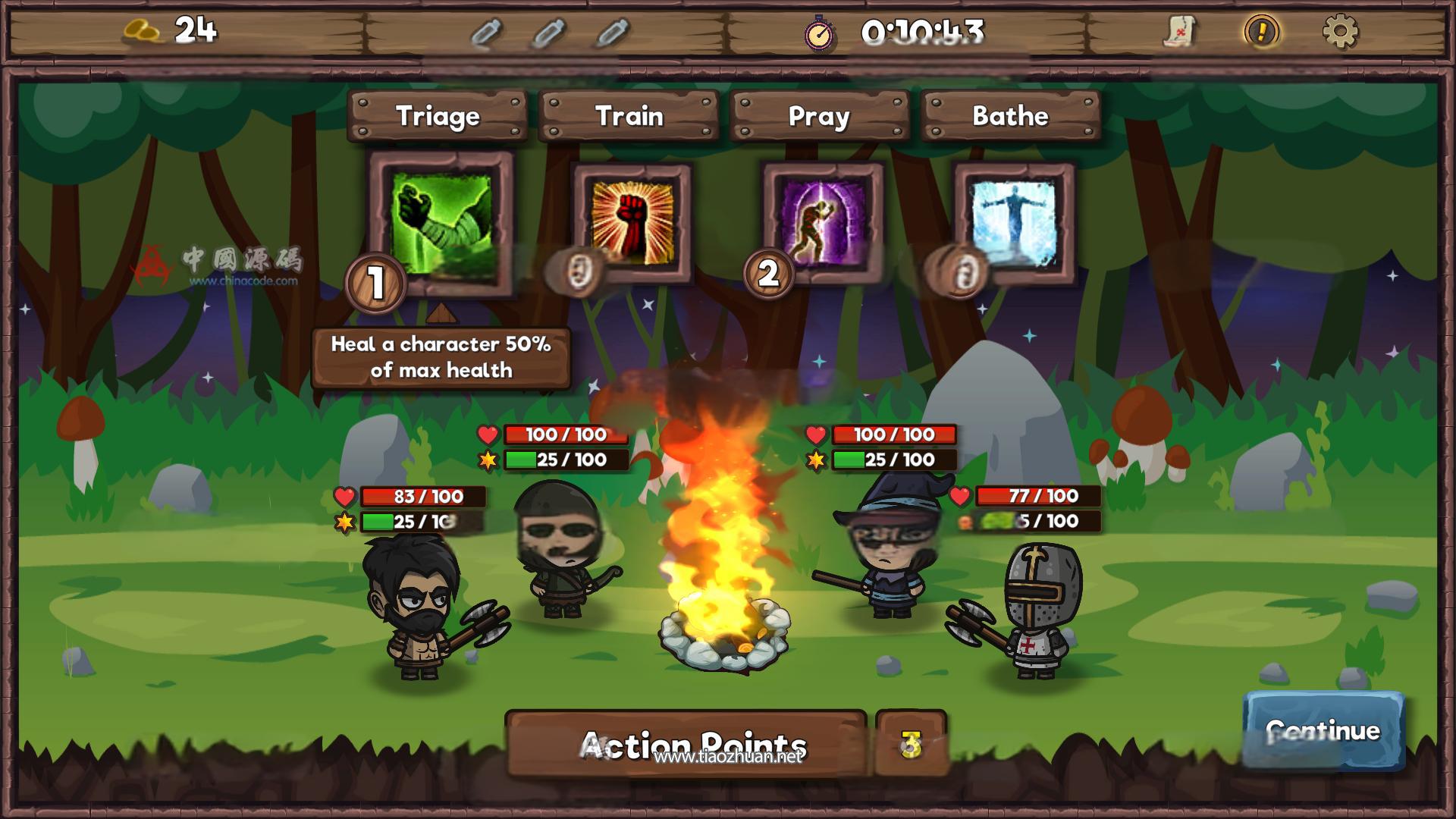Open the exclamation mark alert icon
The width and height of the screenshot is (1456, 819).
[1262, 32]
